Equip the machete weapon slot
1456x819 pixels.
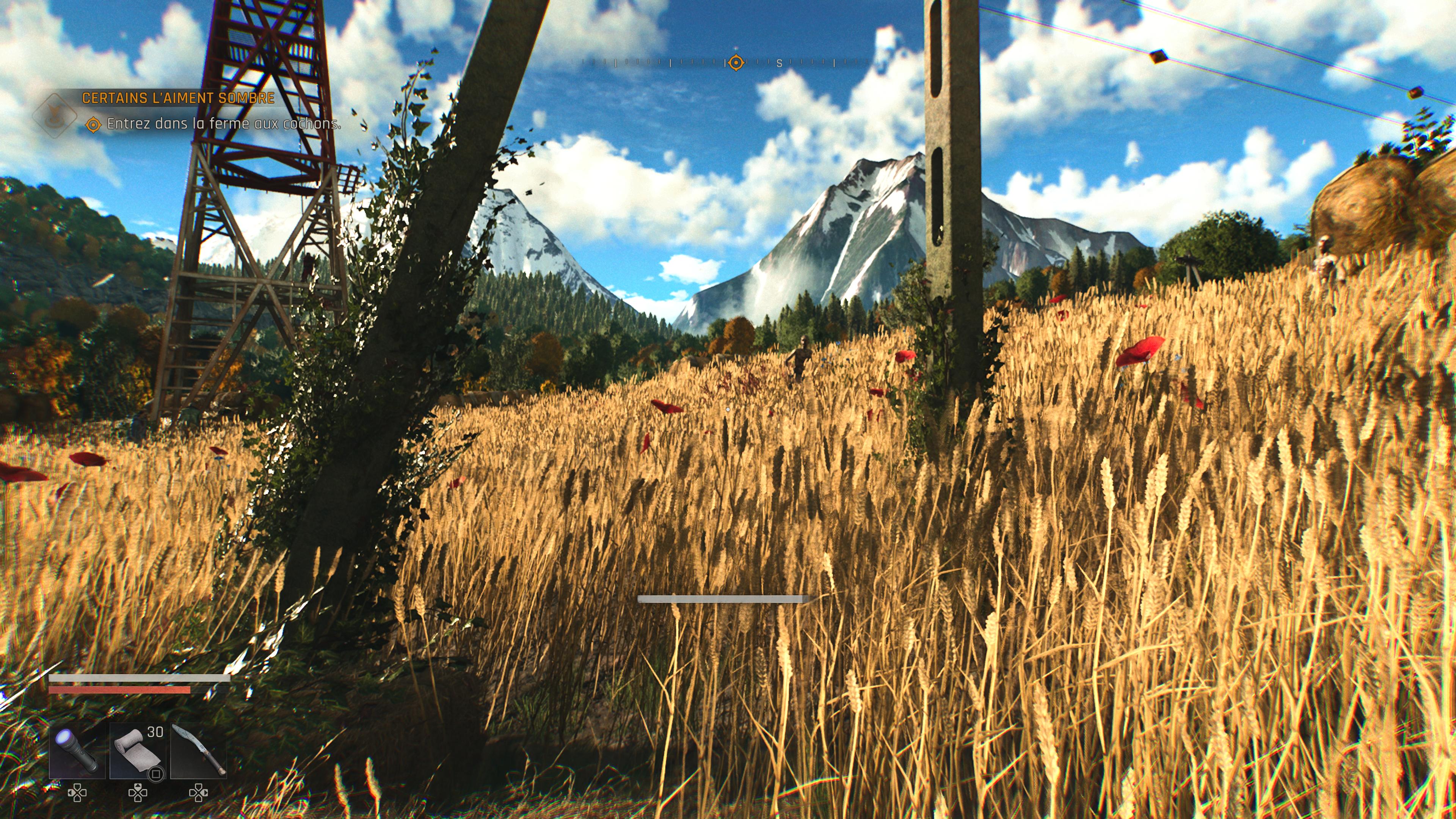pyautogui.click(x=198, y=751)
